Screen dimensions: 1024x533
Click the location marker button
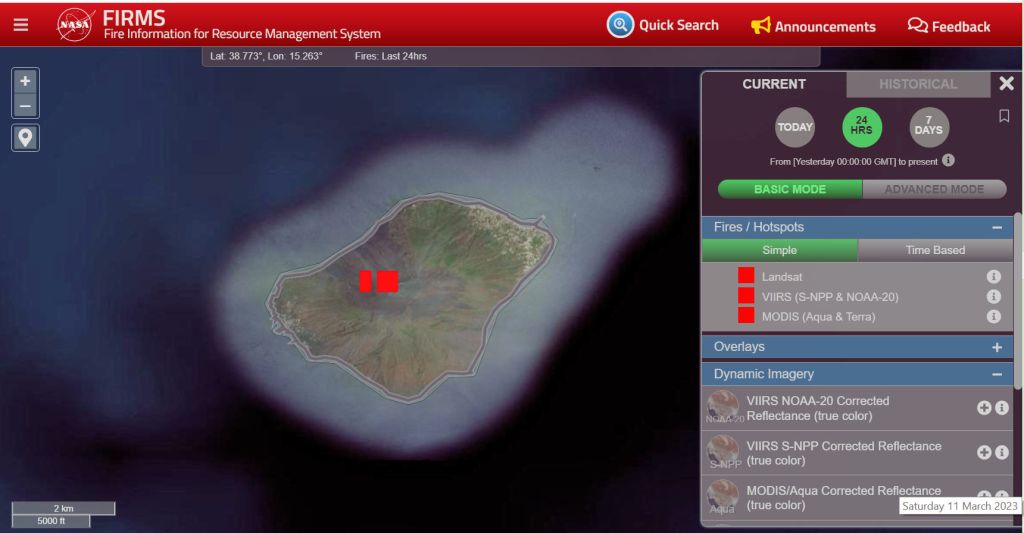[x=25, y=137]
